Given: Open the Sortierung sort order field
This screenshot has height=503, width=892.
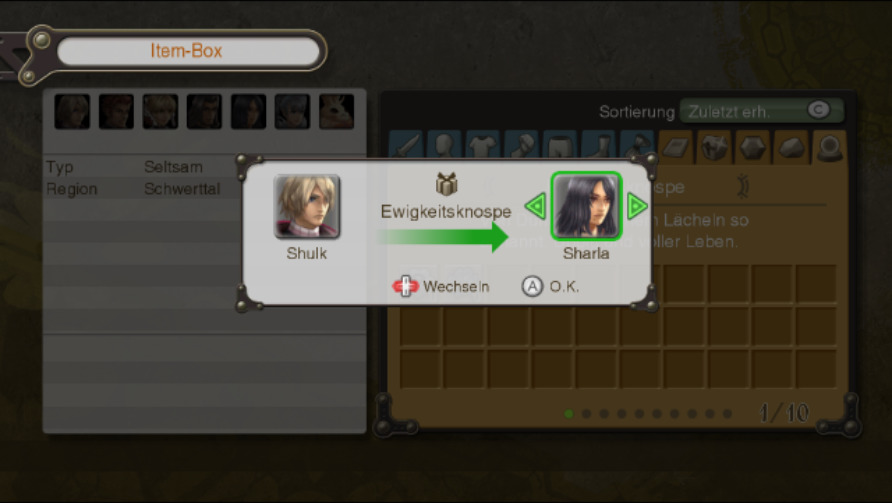Looking at the screenshot, I should pos(761,111).
